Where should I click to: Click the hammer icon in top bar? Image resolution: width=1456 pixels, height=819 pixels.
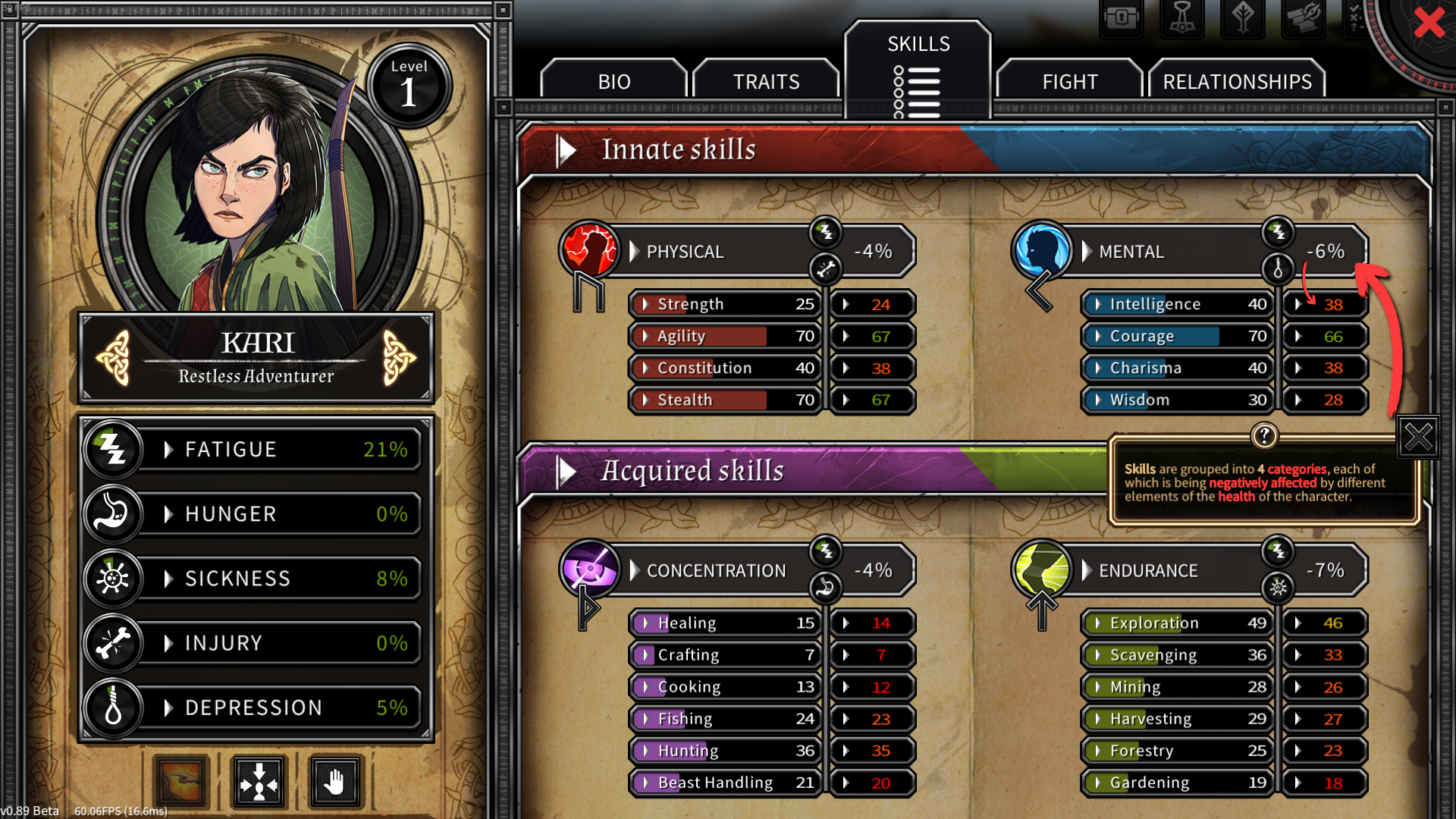[1181, 17]
